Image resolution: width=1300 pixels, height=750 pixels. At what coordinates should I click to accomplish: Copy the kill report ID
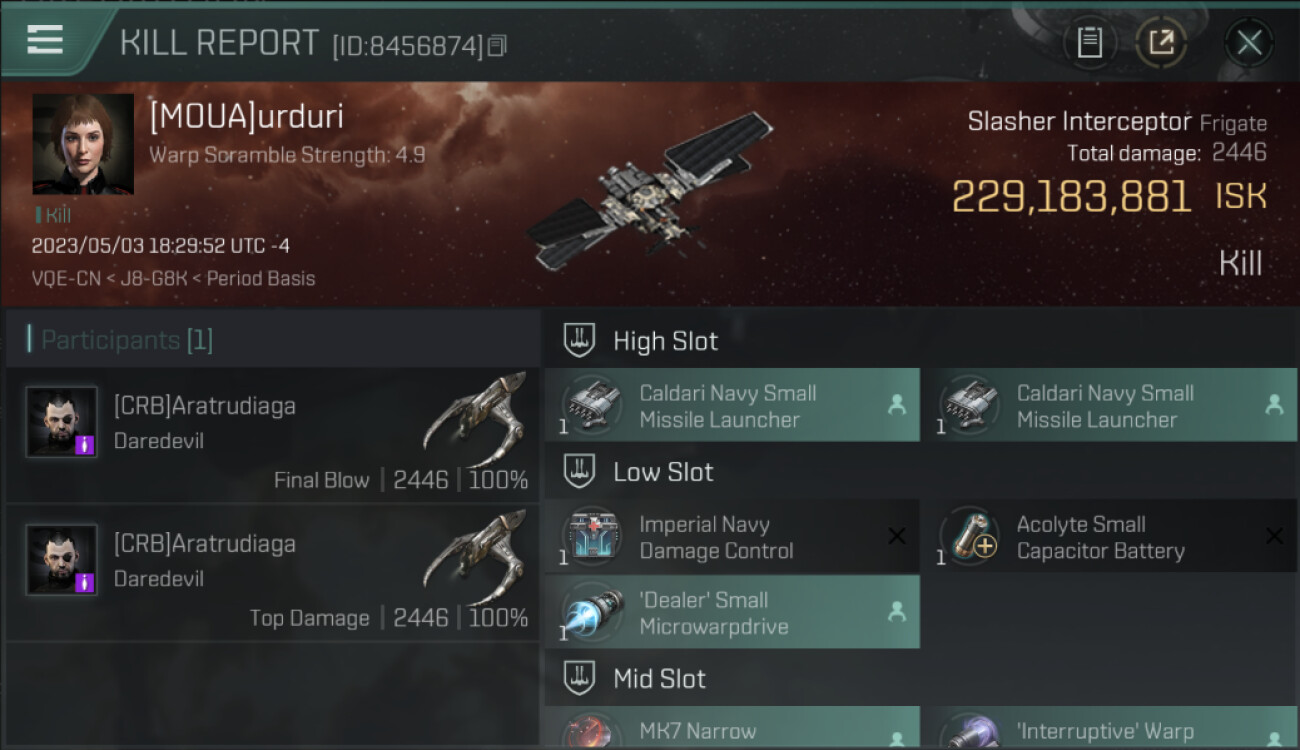coord(498,45)
